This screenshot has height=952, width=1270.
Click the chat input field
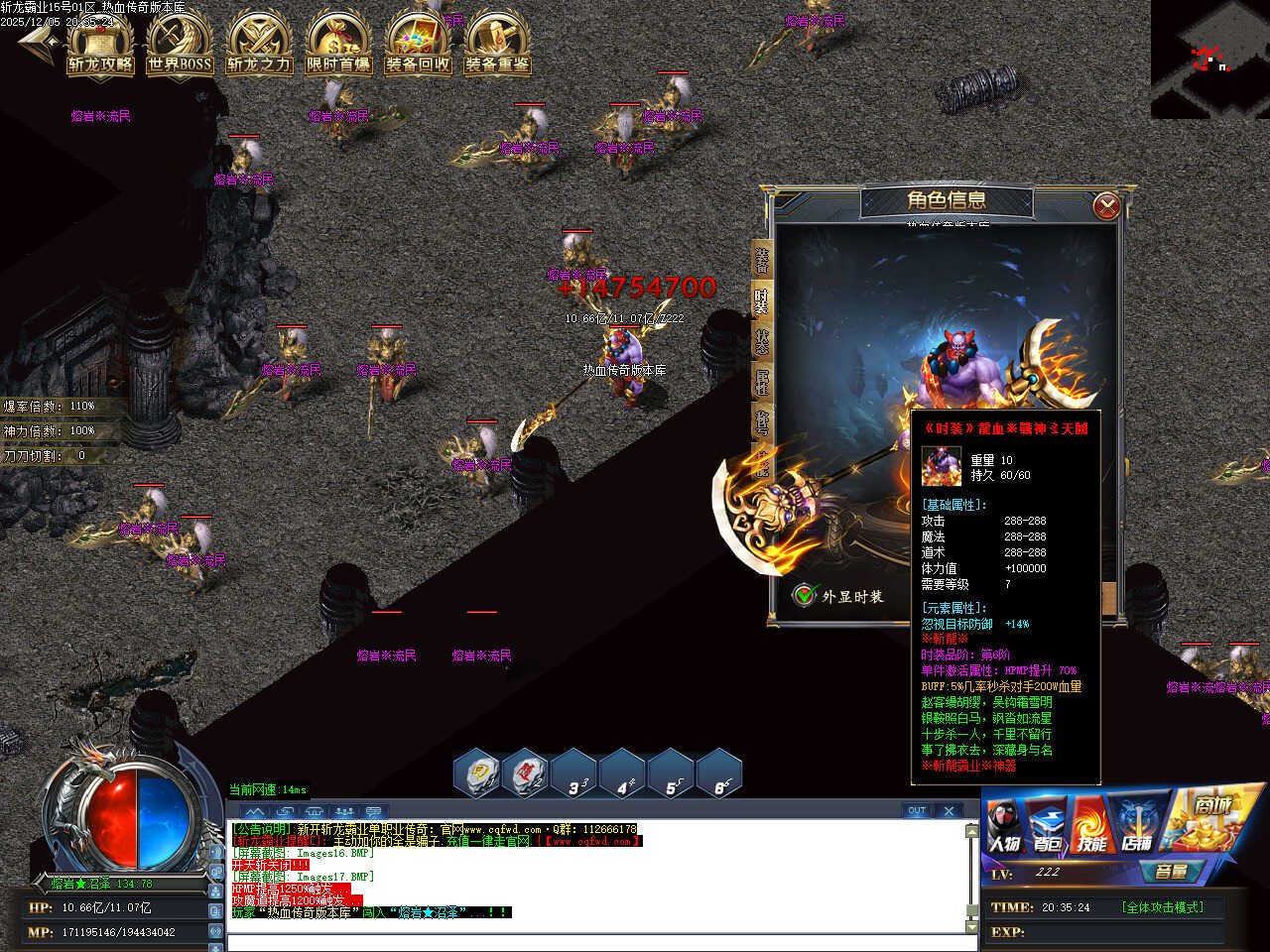[595, 942]
